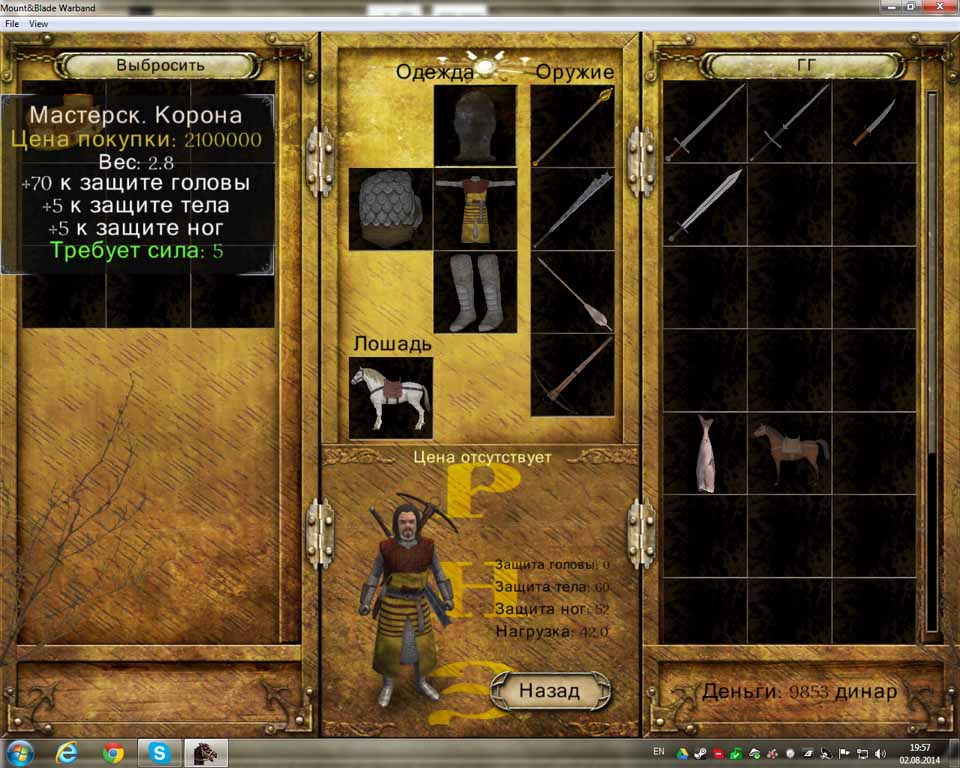Select the equipped white horse slot
Image resolution: width=960 pixels, height=768 pixels.
[390, 397]
